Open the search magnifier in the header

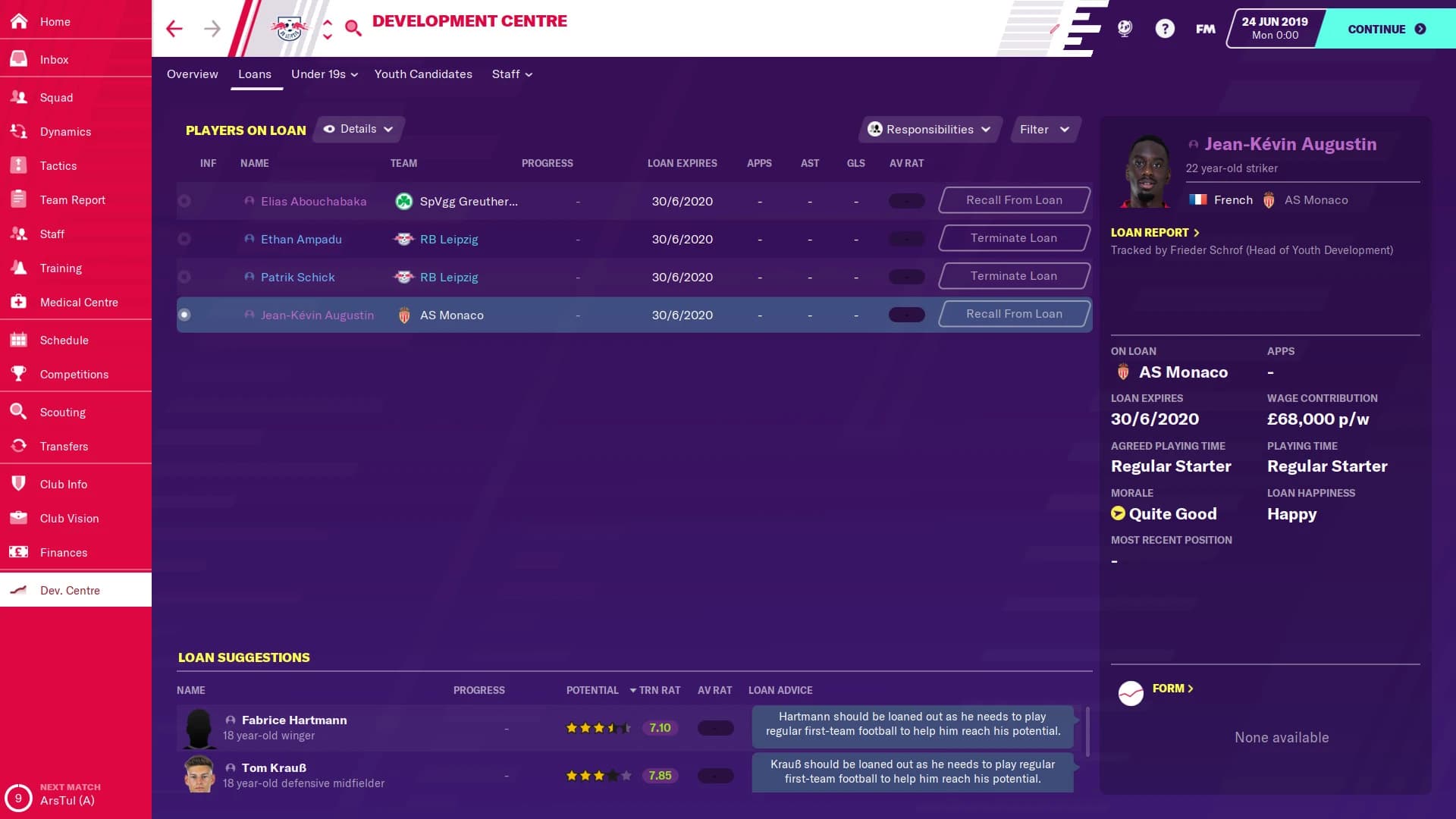(352, 28)
